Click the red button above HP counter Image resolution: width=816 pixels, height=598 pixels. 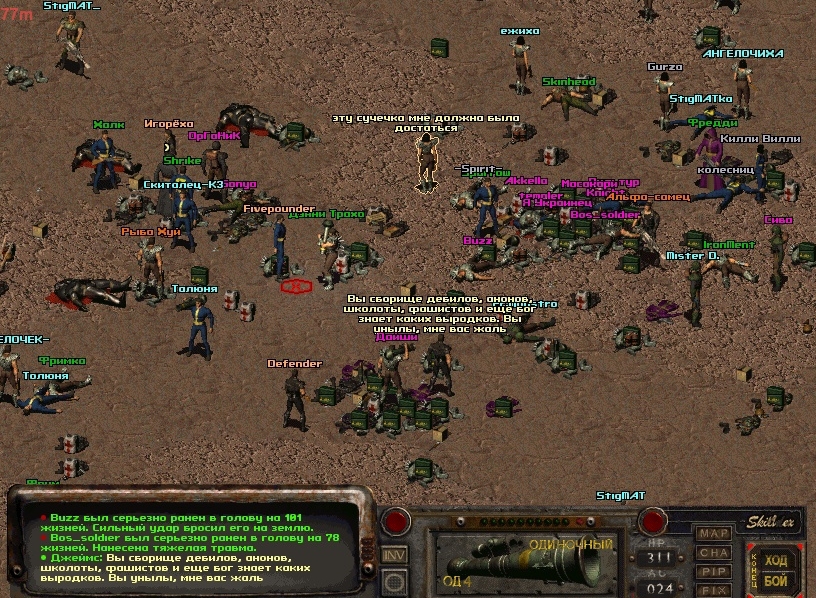click(654, 521)
